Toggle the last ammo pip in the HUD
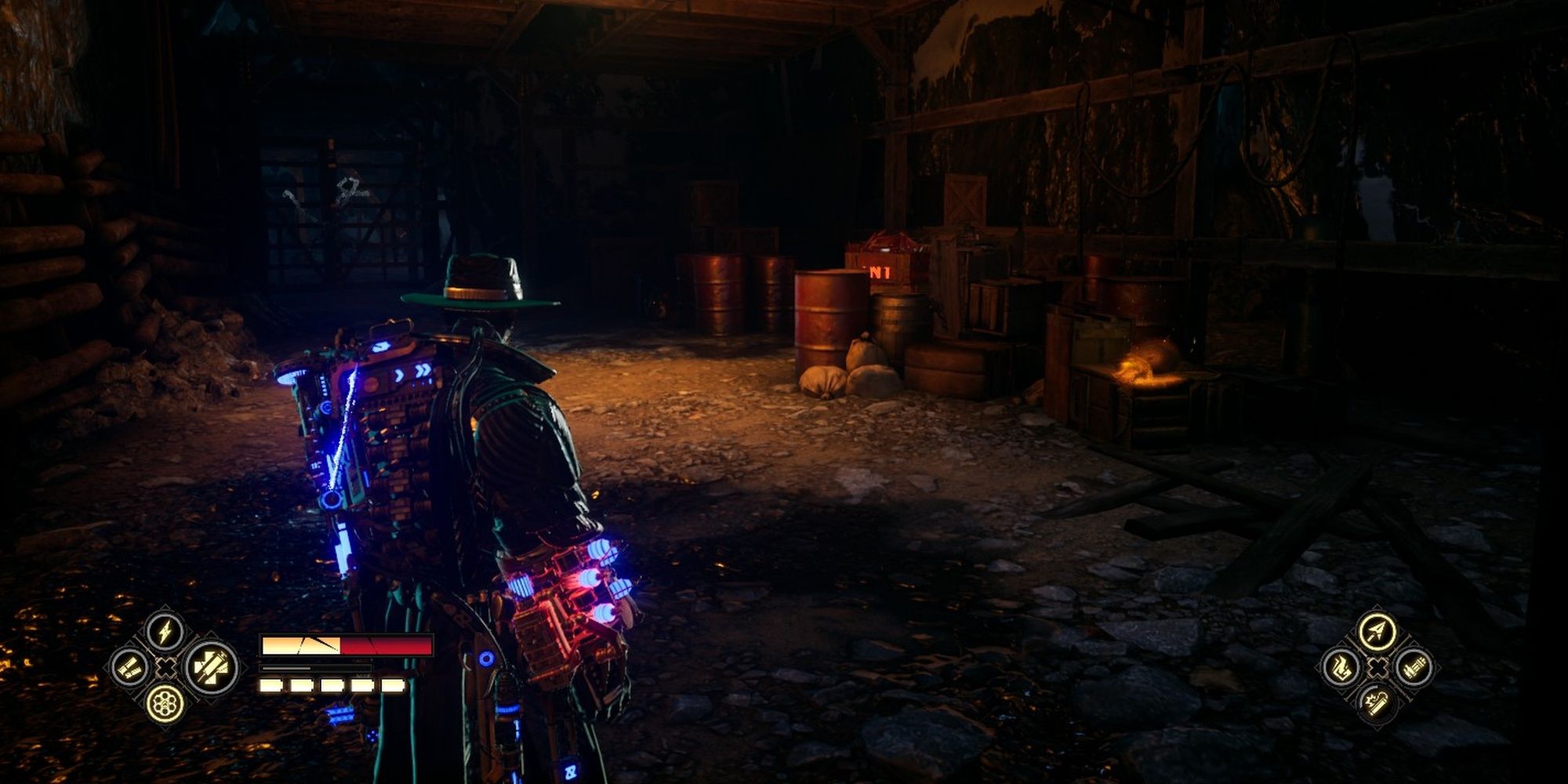1568x784 pixels. (394, 684)
